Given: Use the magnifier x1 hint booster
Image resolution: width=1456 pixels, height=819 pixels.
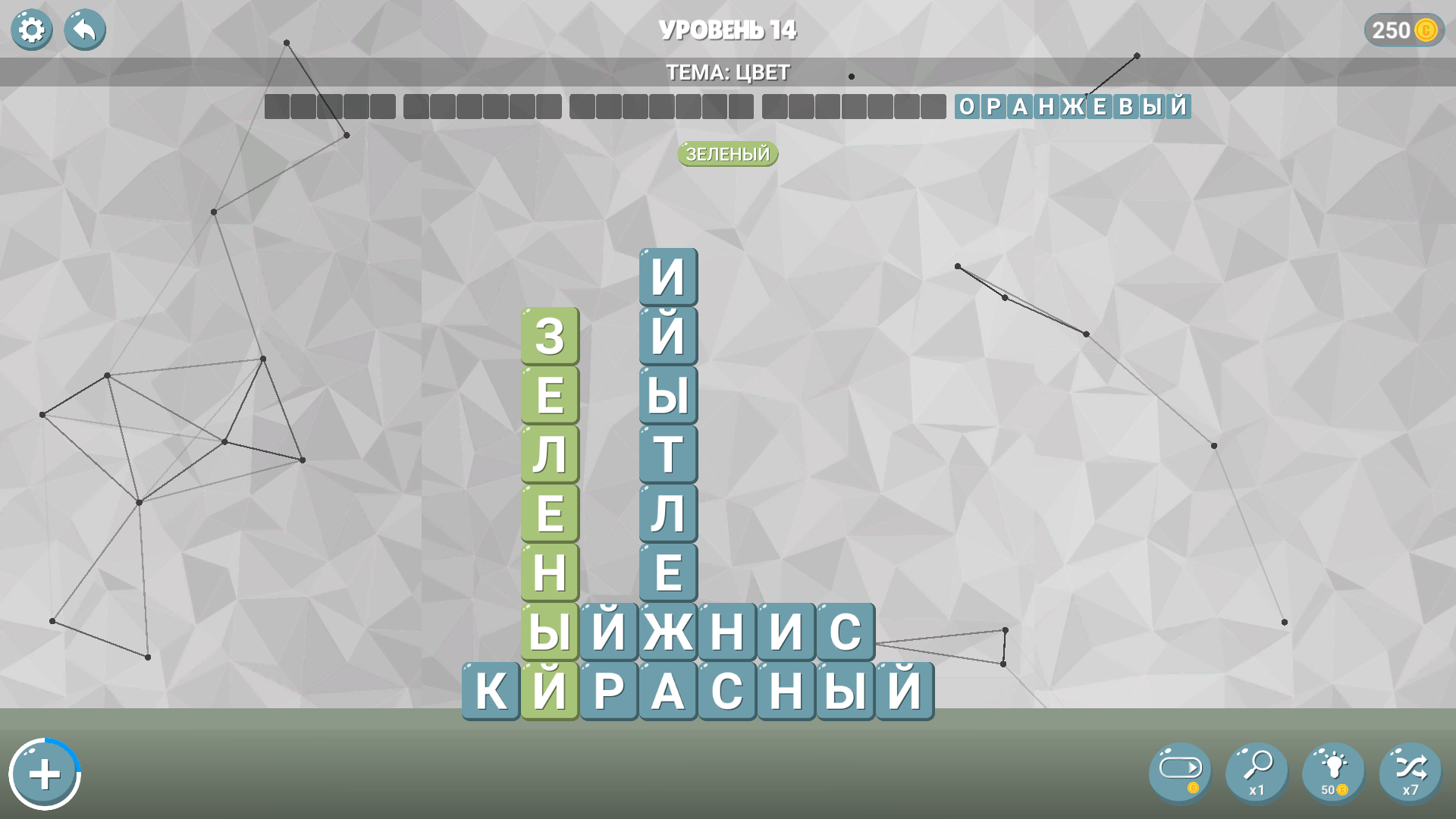Looking at the screenshot, I should click(1257, 772).
